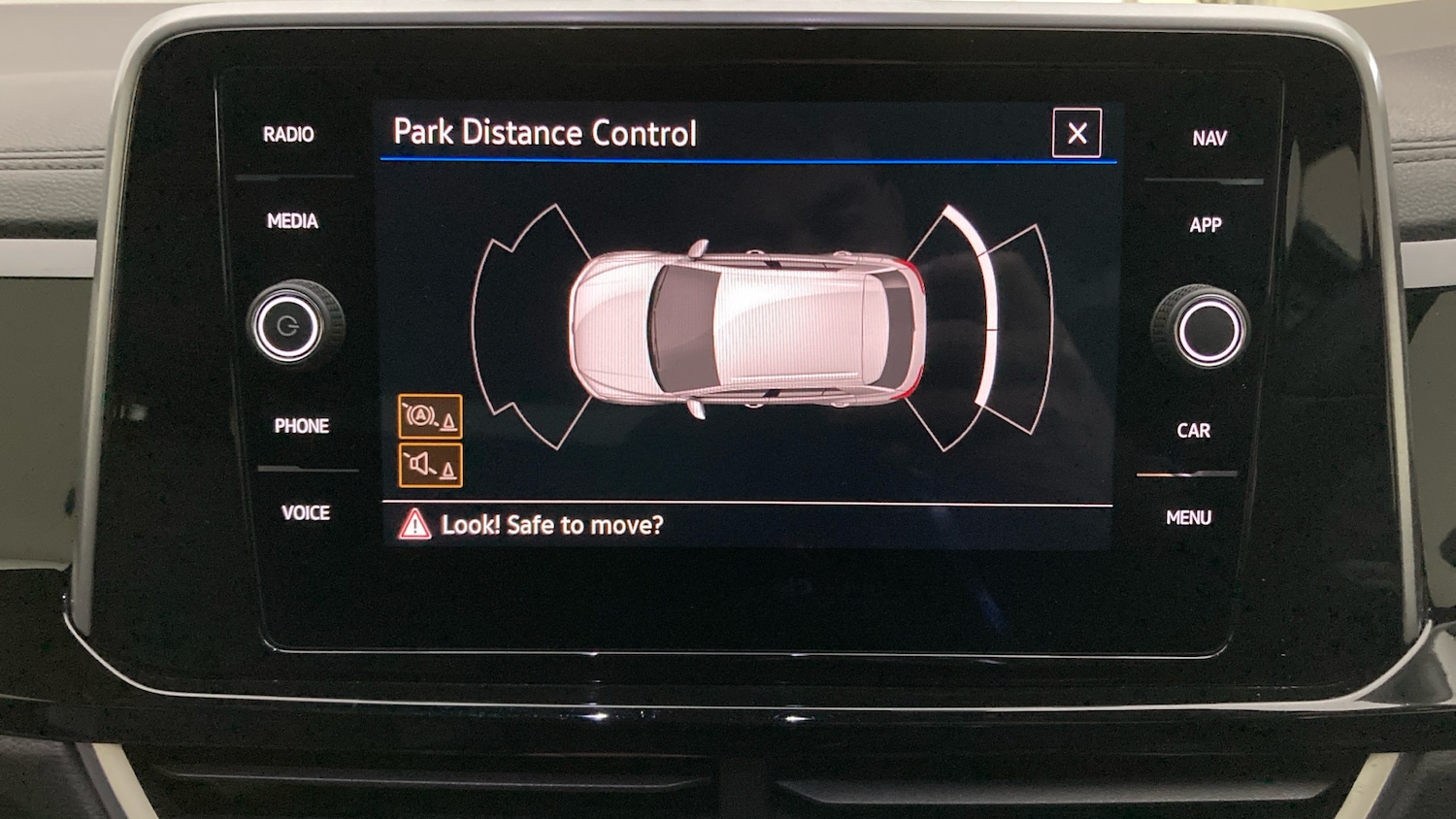Open the main MENU

tap(1188, 518)
